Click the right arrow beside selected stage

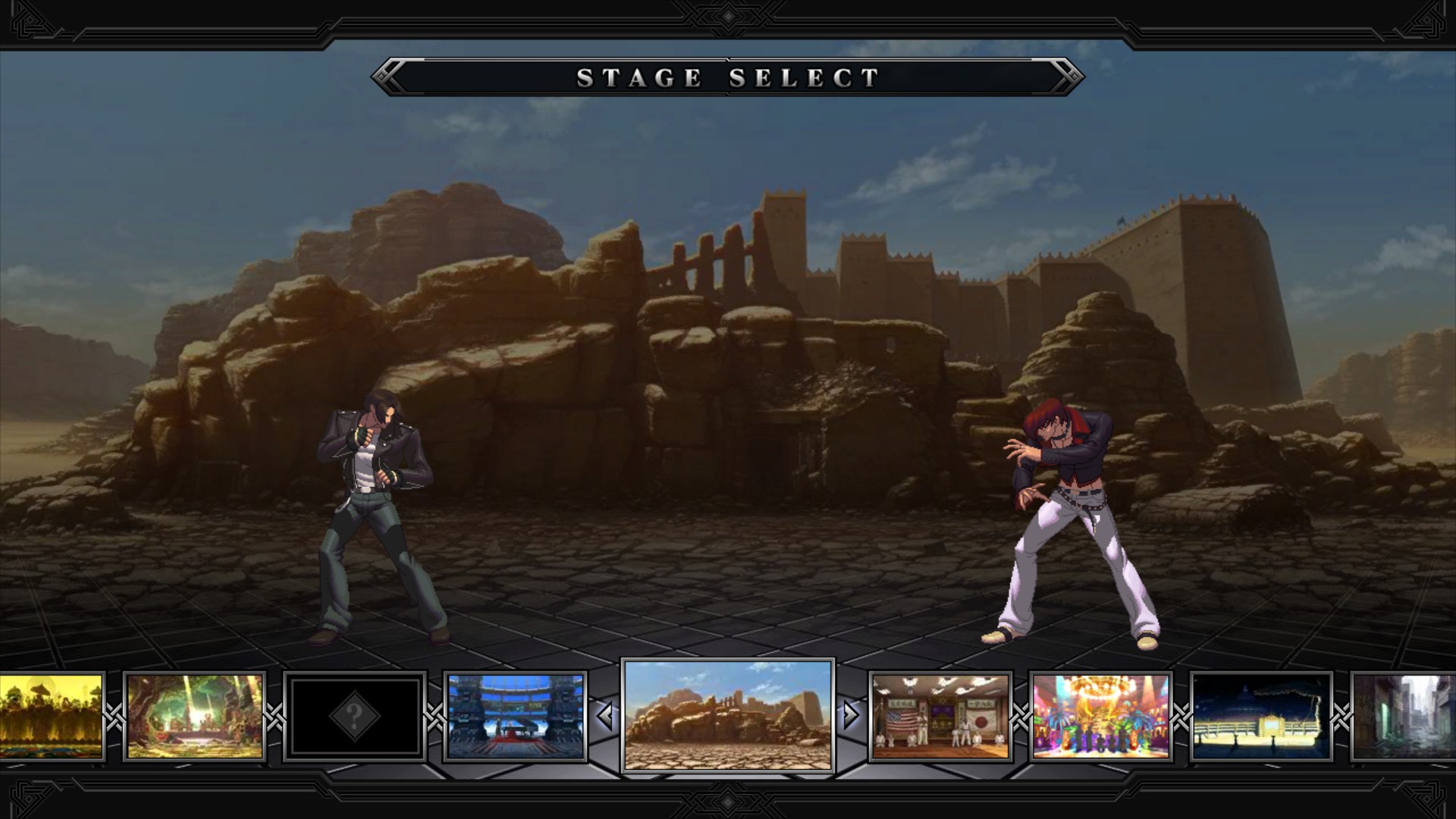[850, 715]
